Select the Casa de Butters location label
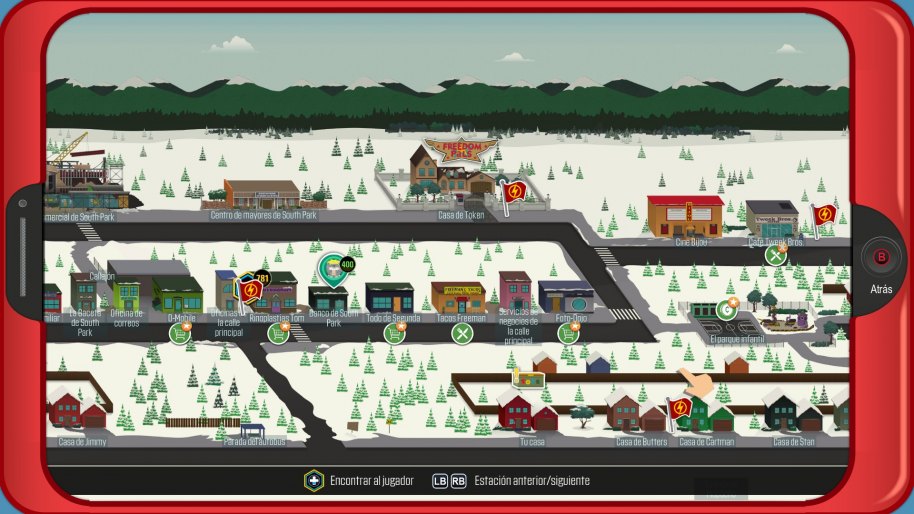Screen dimensions: 914x514 pos(641,442)
